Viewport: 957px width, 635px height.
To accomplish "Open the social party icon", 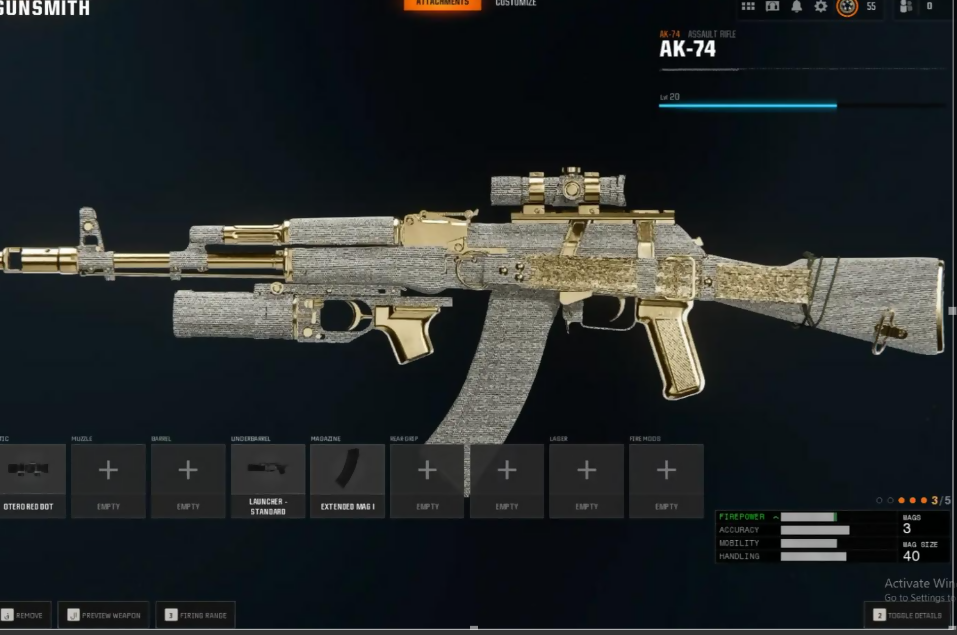I will [906, 6].
